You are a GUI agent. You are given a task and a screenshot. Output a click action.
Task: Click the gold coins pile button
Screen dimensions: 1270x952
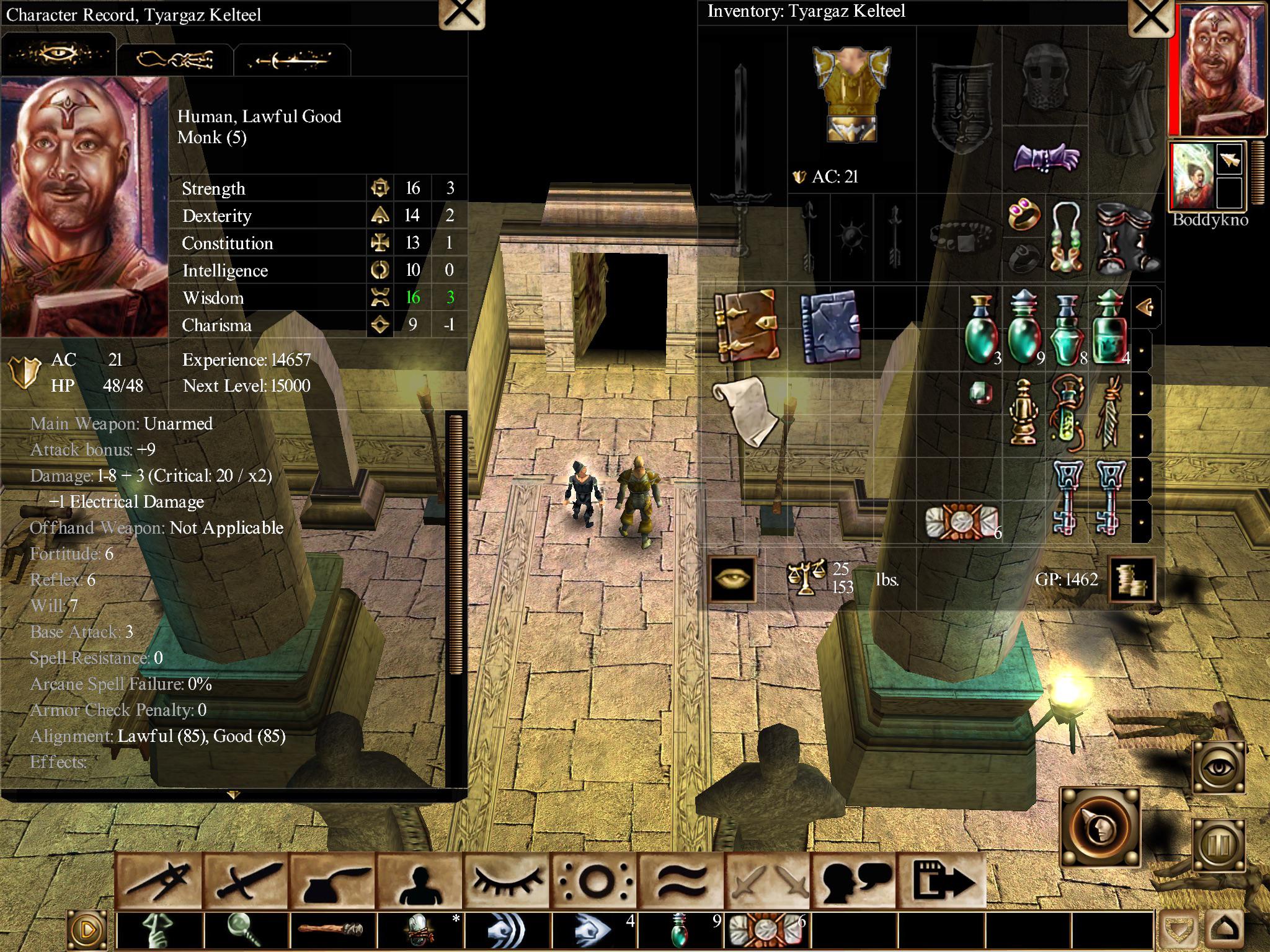point(1131,580)
